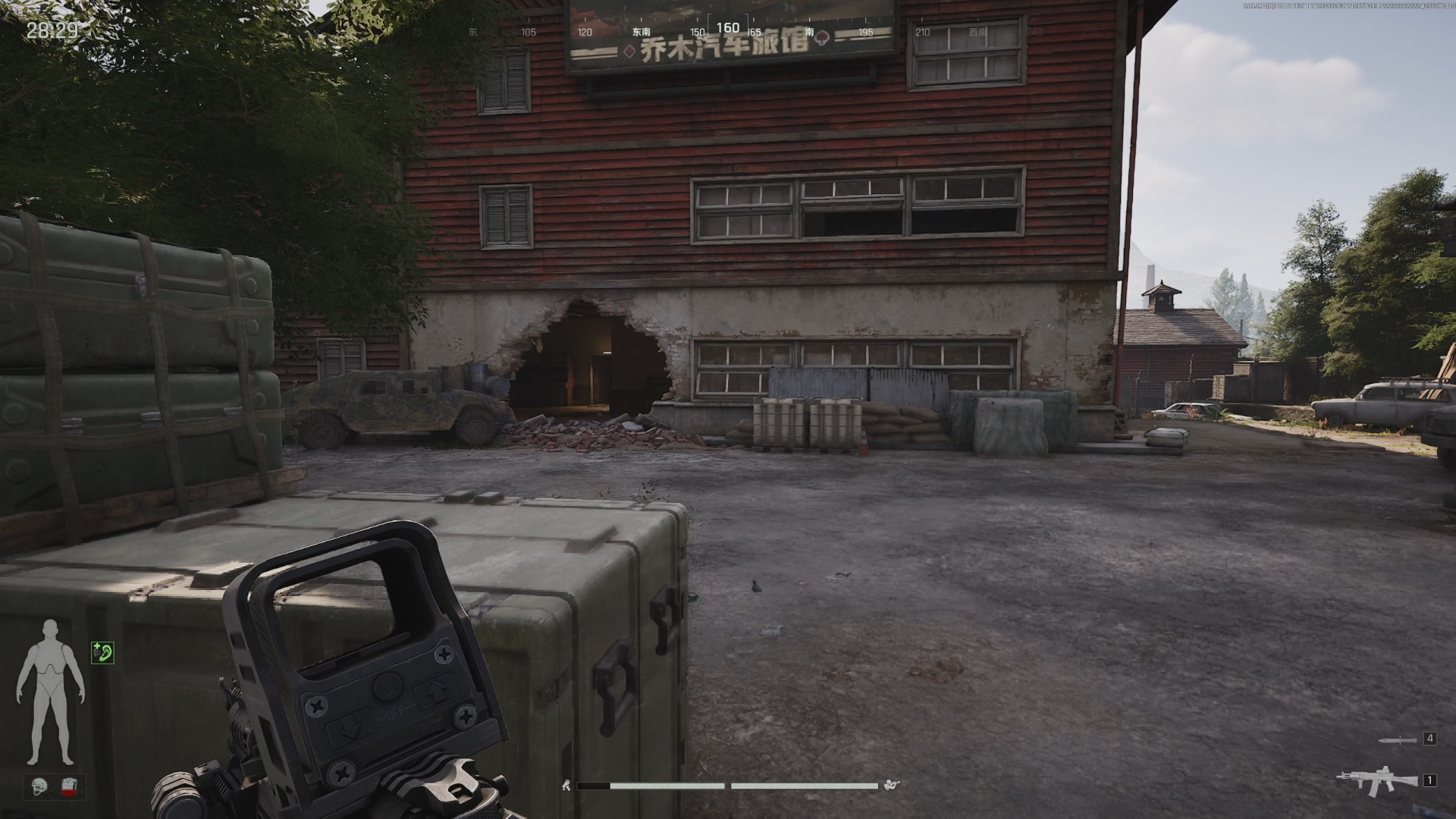The width and height of the screenshot is (1456, 819).
Task: Select the assault rifle weapon slot
Action: click(x=1376, y=780)
